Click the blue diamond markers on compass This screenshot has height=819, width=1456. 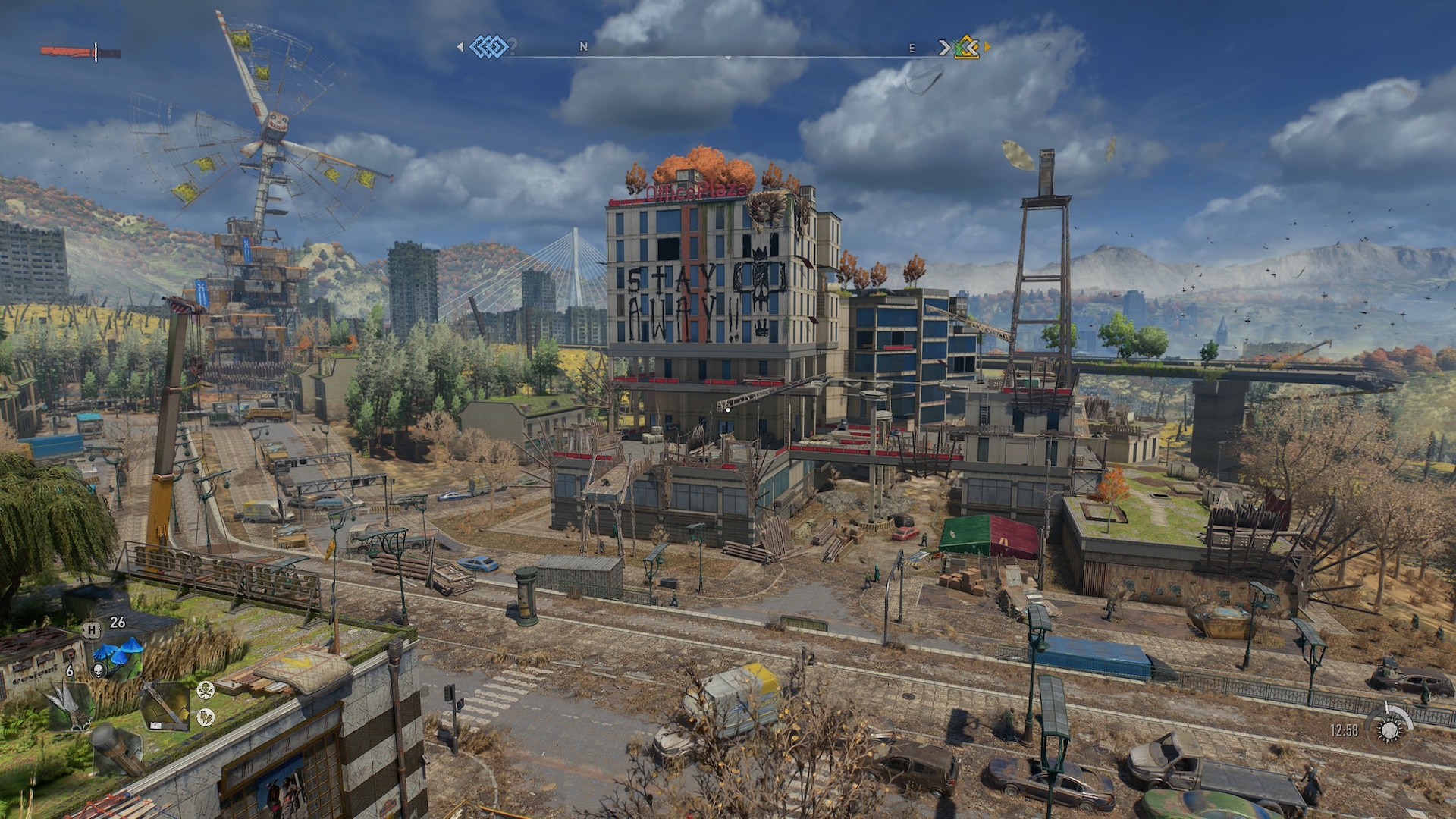click(488, 47)
